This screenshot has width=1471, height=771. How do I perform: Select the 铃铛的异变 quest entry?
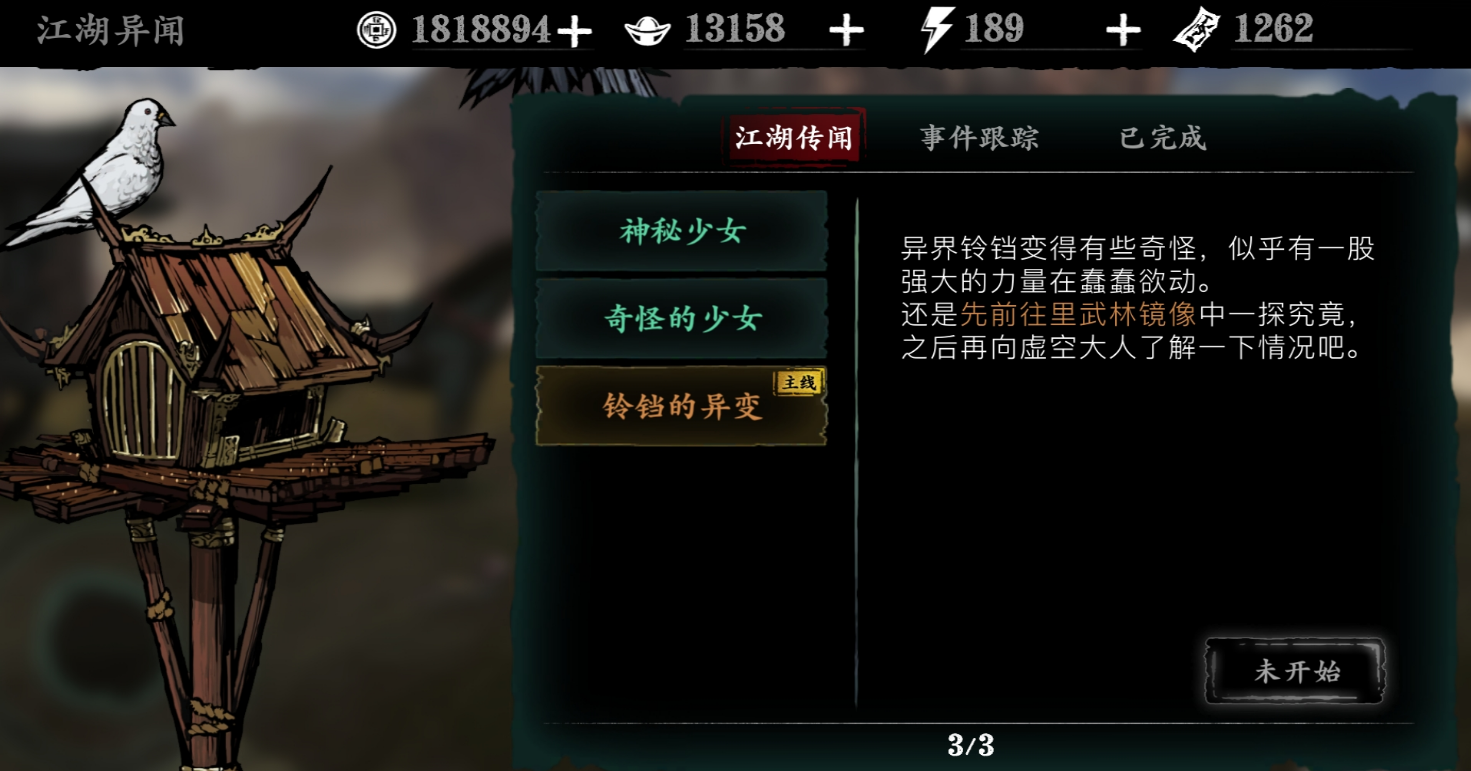click(x=681, y=408)
